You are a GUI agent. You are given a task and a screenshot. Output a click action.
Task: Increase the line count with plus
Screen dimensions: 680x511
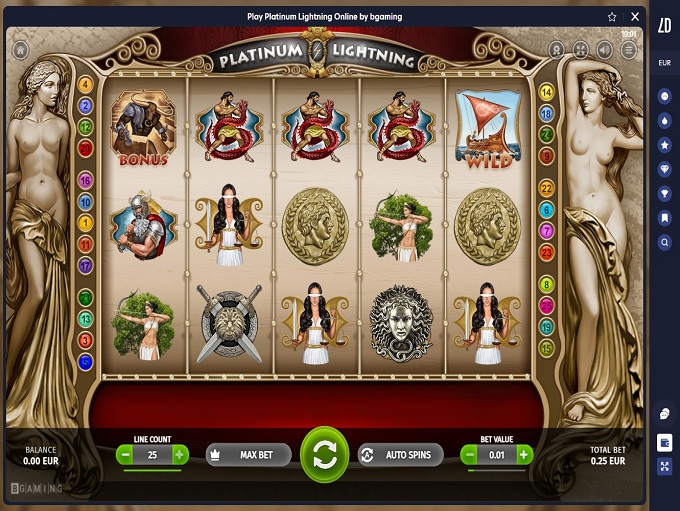click(180, 455)
